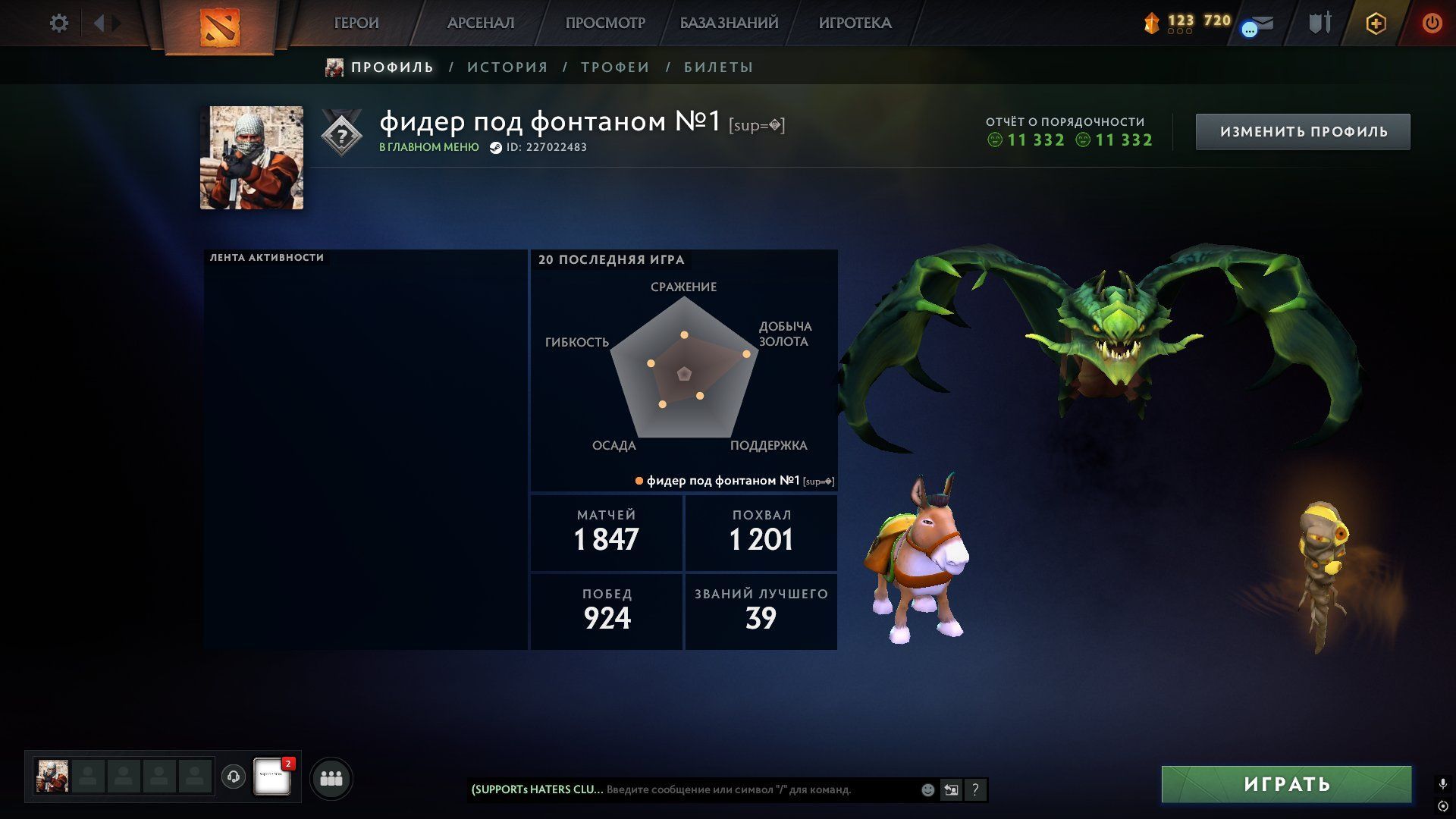Click the profile avatar picture
The image size is (1456, 819).
point(252,158)
